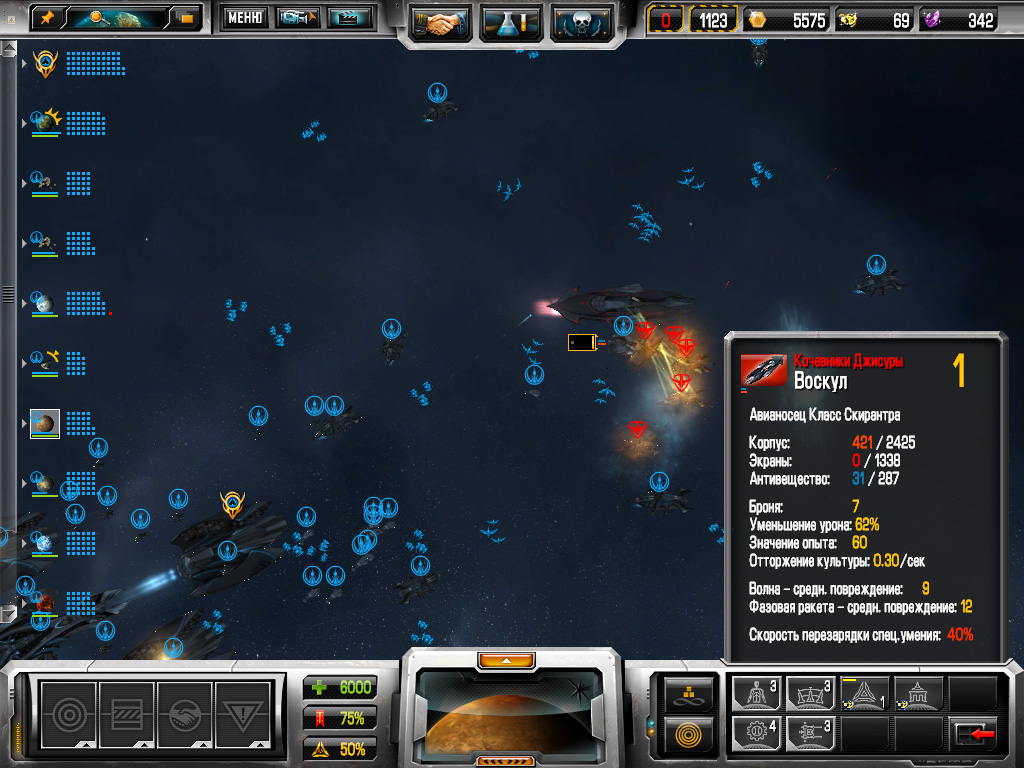Screen dimensions: 1024x768
Task: Click the pin button in the top bar
Action: pyautogui.click(x=47, y=17)
